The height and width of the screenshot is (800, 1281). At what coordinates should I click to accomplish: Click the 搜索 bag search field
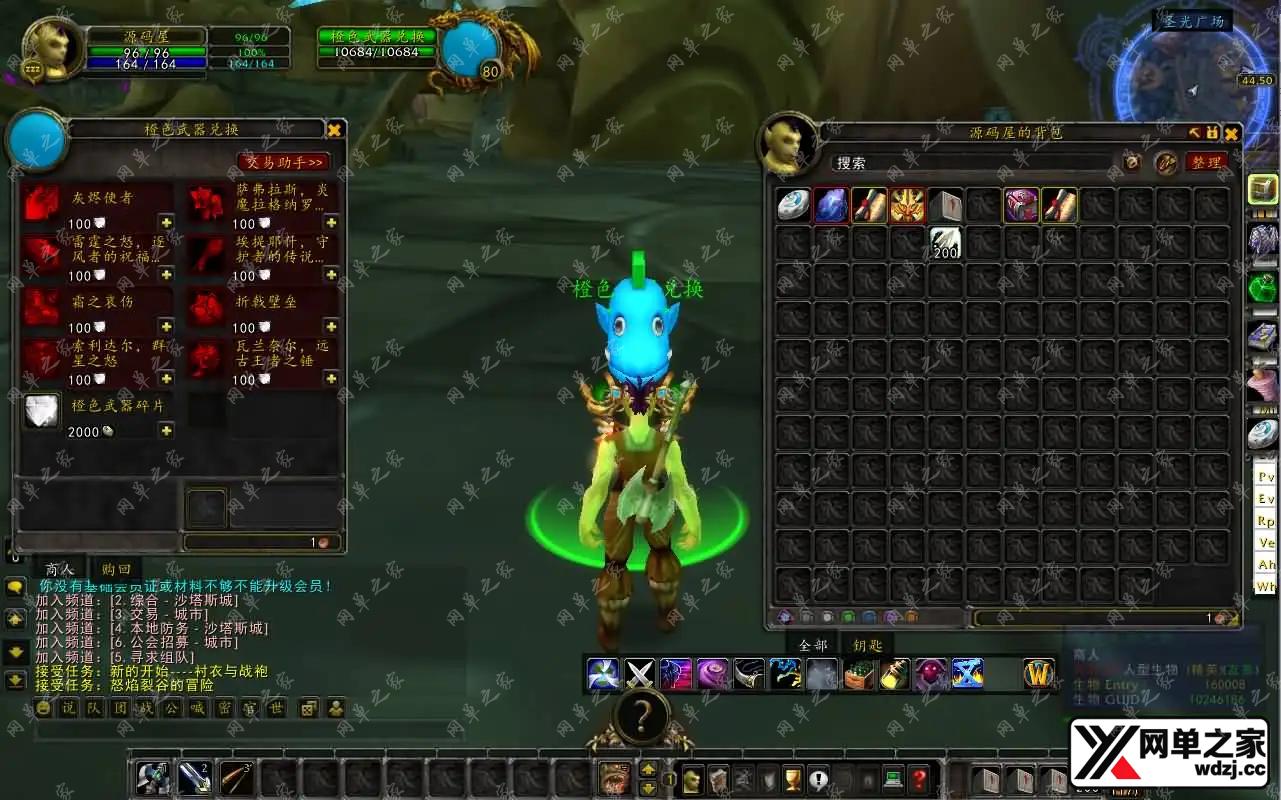[x=970, y=163]
